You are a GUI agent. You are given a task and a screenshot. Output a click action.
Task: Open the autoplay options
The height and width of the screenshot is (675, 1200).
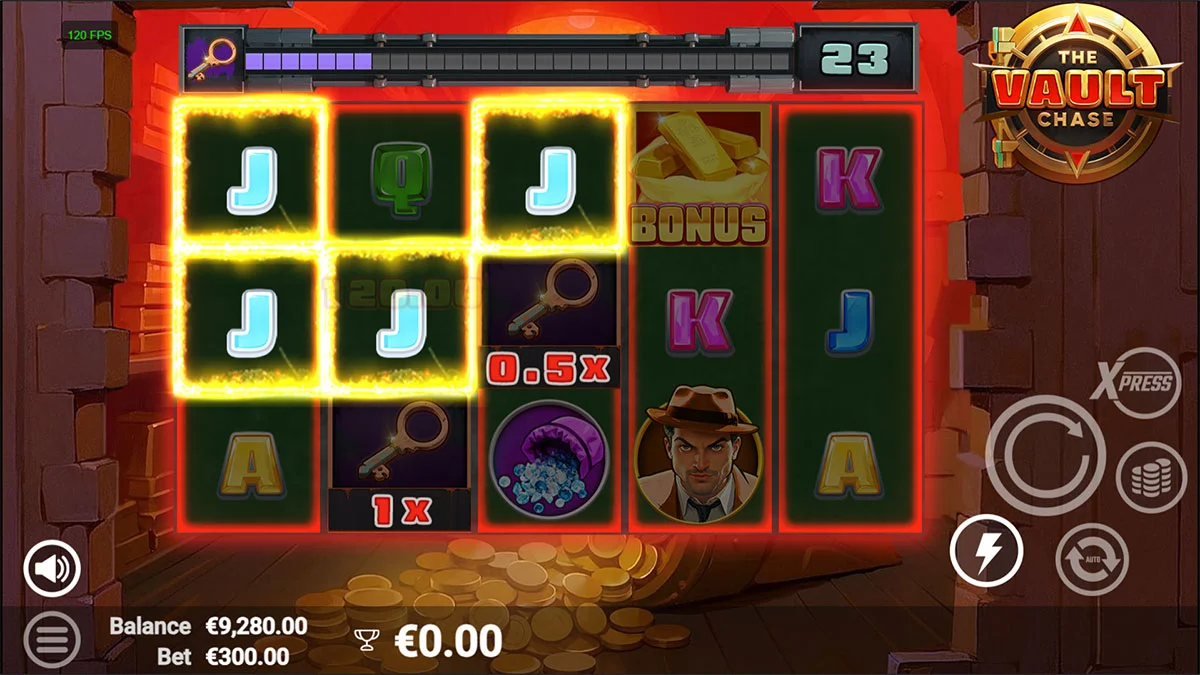pos(1091,559)
